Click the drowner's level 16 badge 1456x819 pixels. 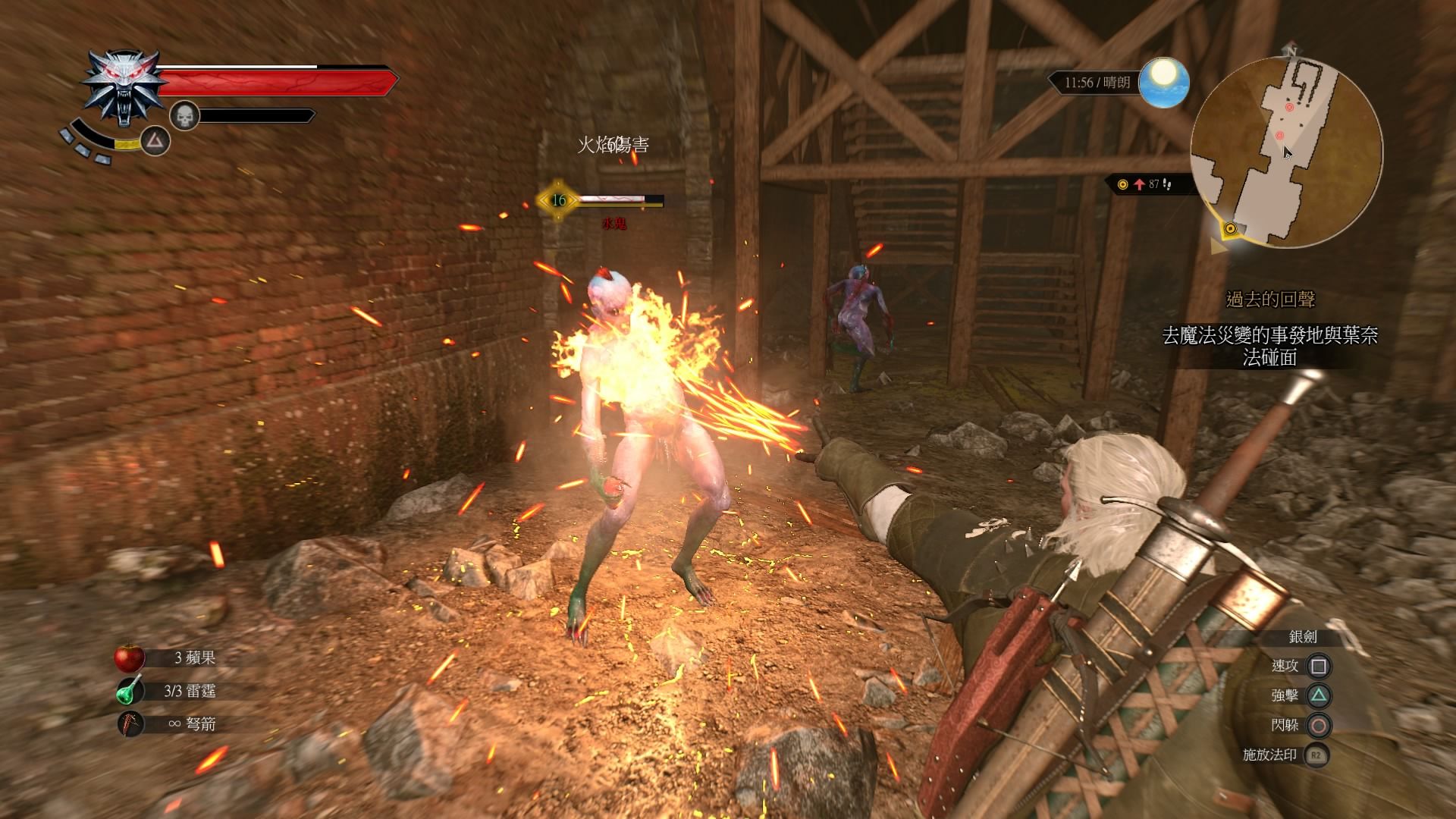pos(559,200)
